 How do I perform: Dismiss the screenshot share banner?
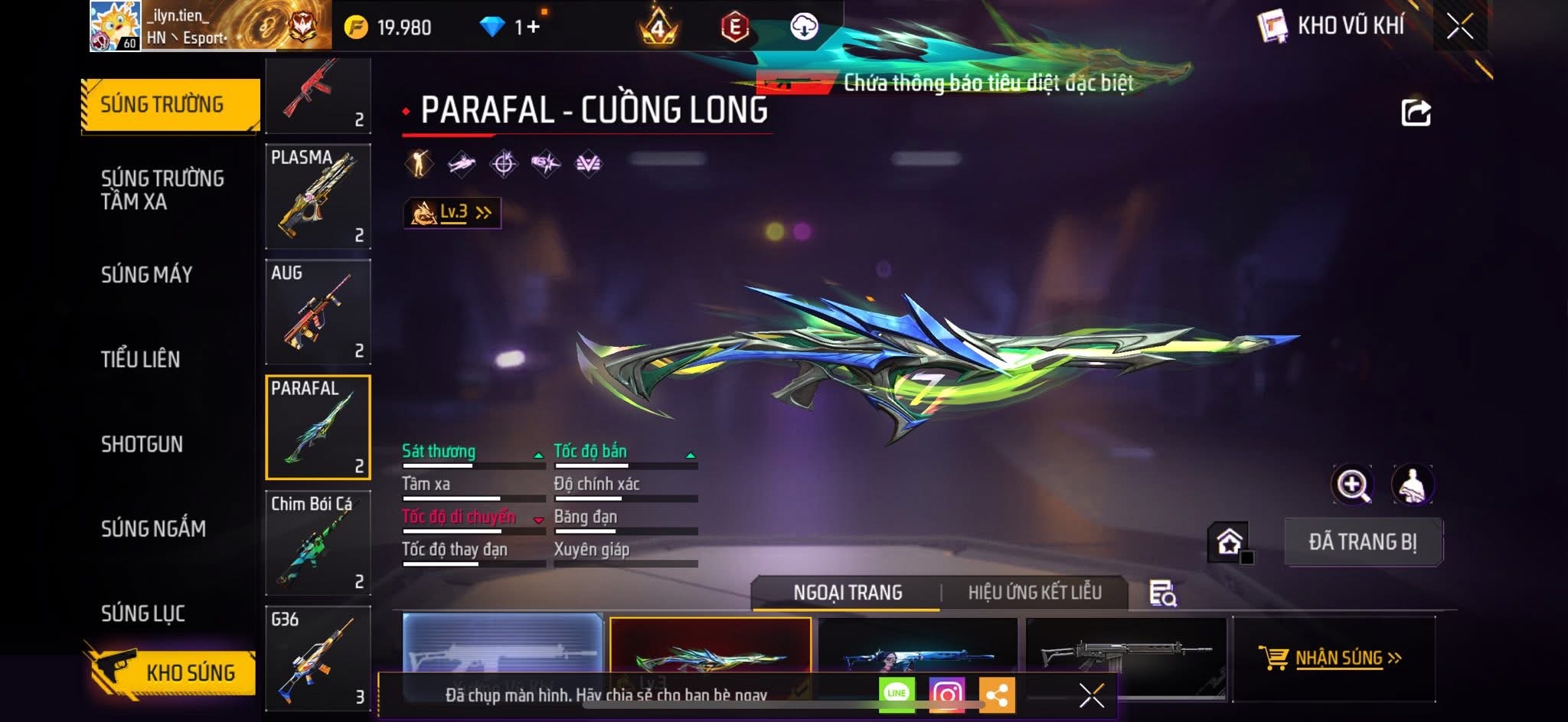coord(1092,695)
